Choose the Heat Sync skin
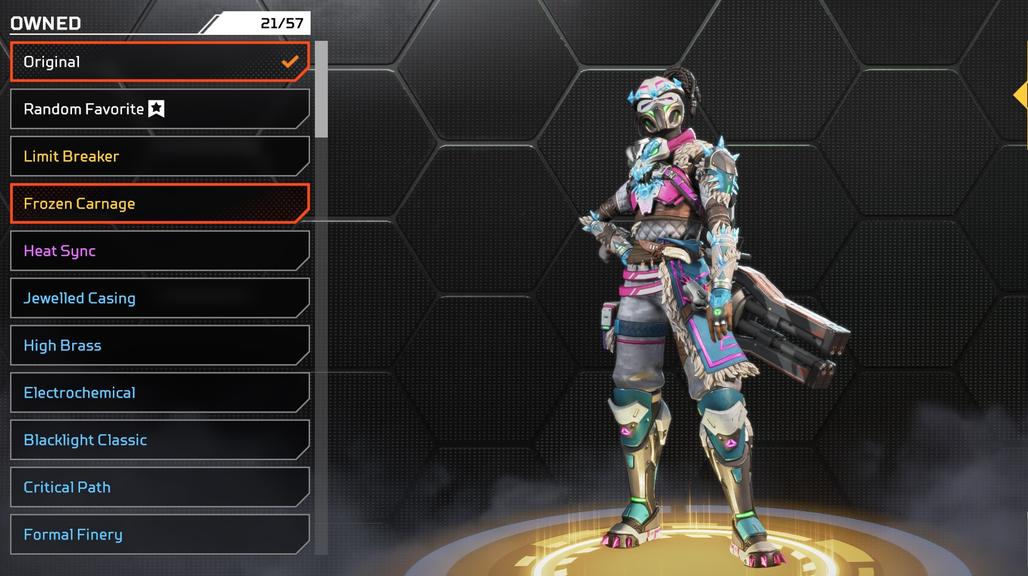 [x=160, y=251]
